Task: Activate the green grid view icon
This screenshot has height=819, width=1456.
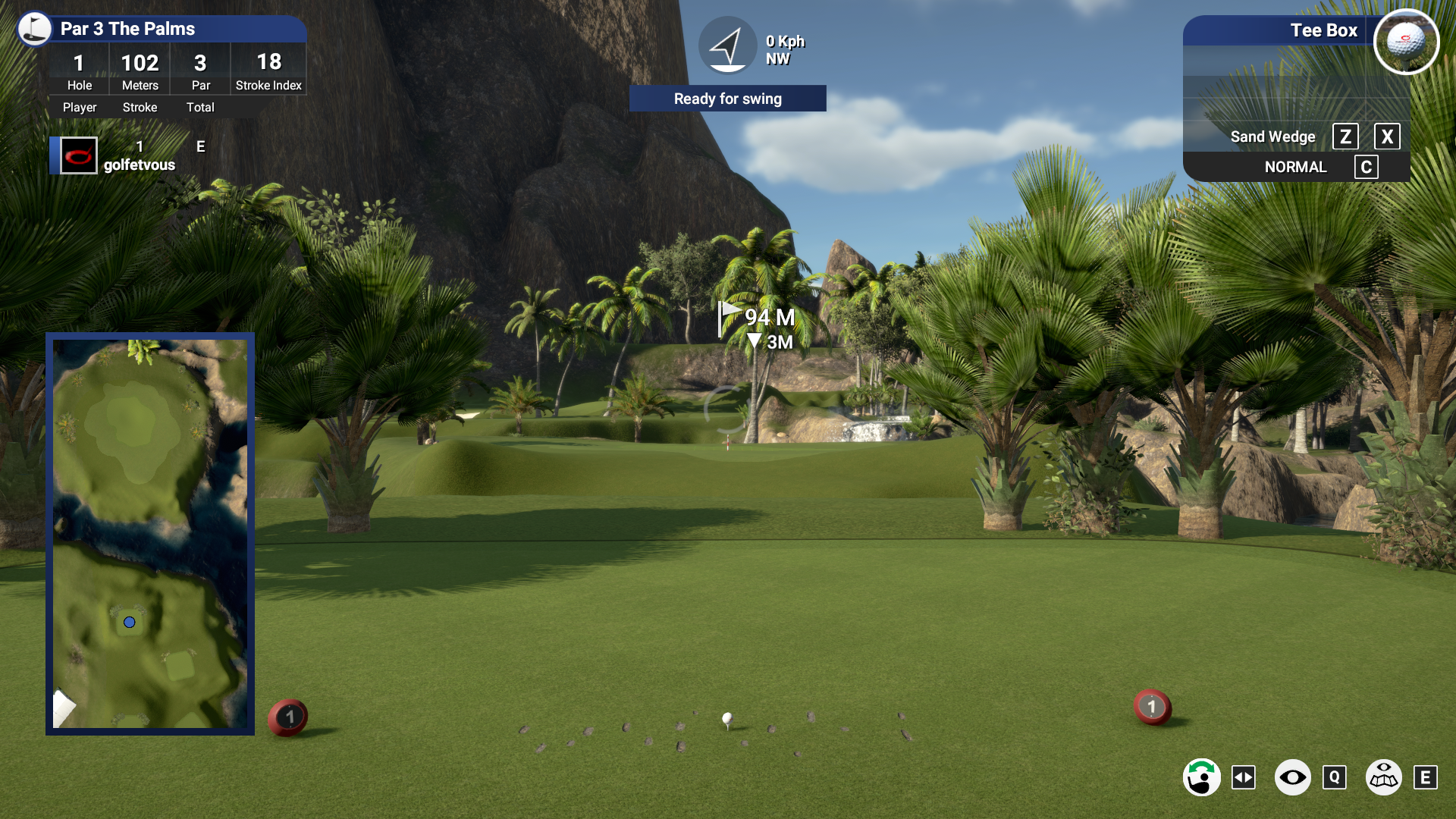Action: [x=1383, y=777]
